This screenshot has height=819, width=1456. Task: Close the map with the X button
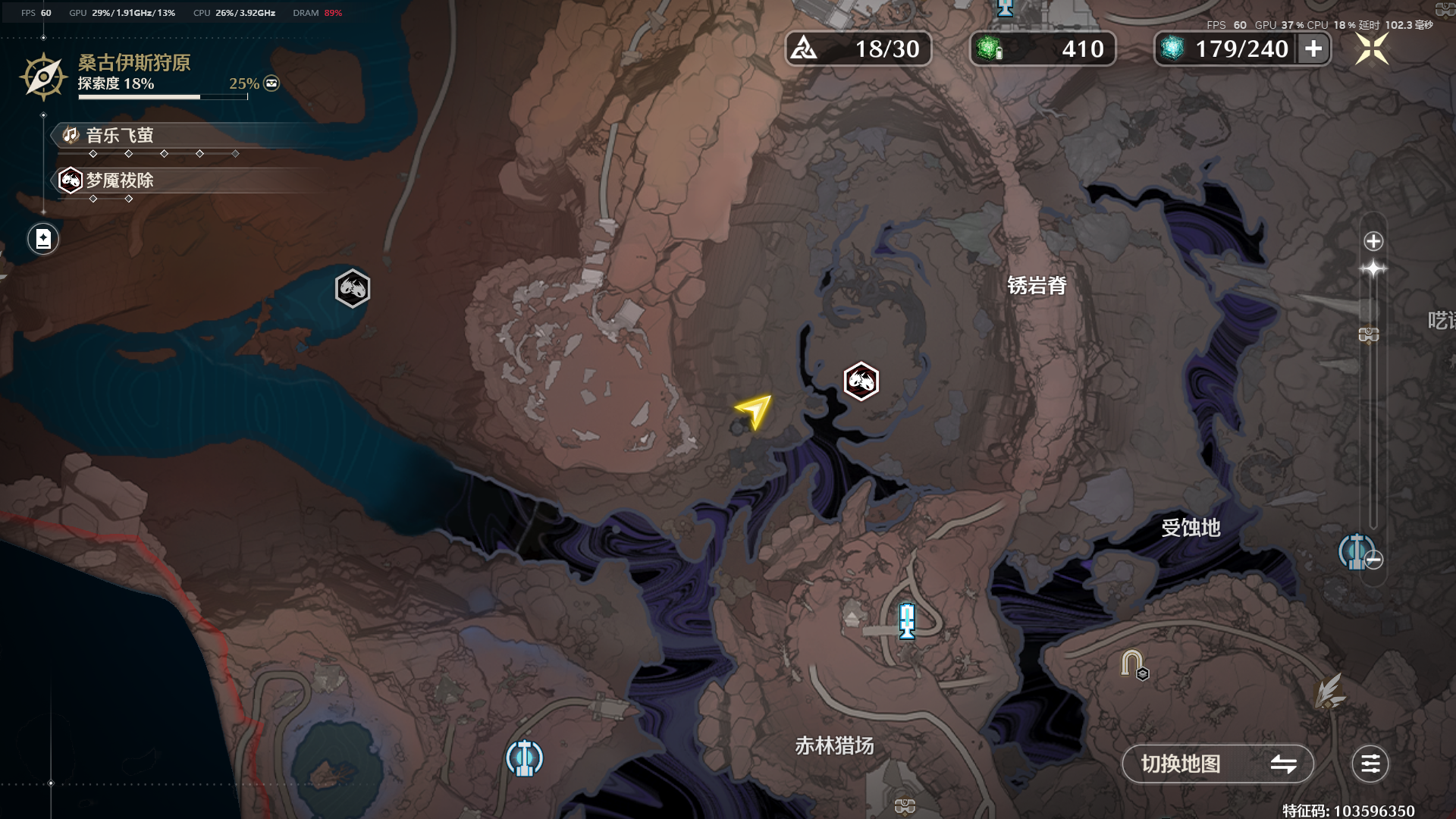[x=1372, y=49]
